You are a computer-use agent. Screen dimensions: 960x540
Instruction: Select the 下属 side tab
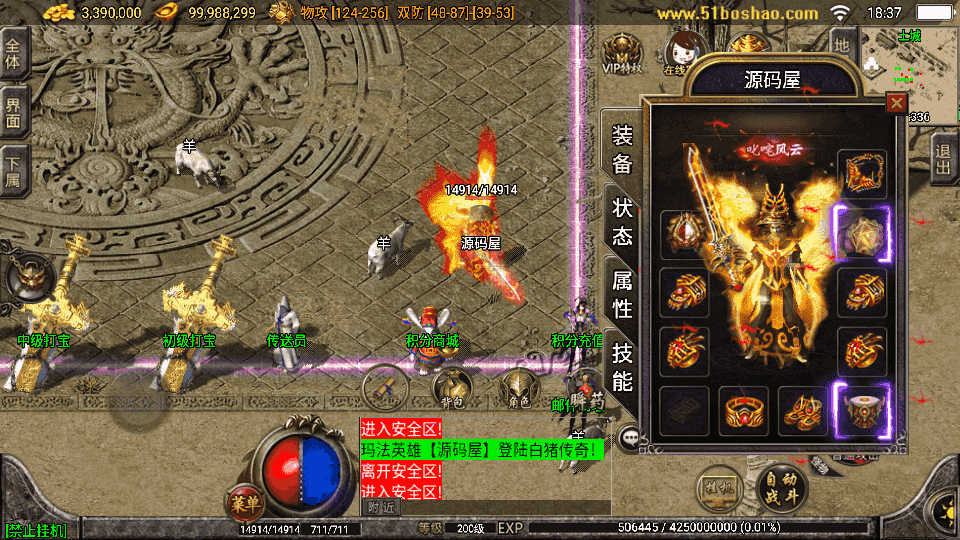pyautogui.click(x=13, y=169)
